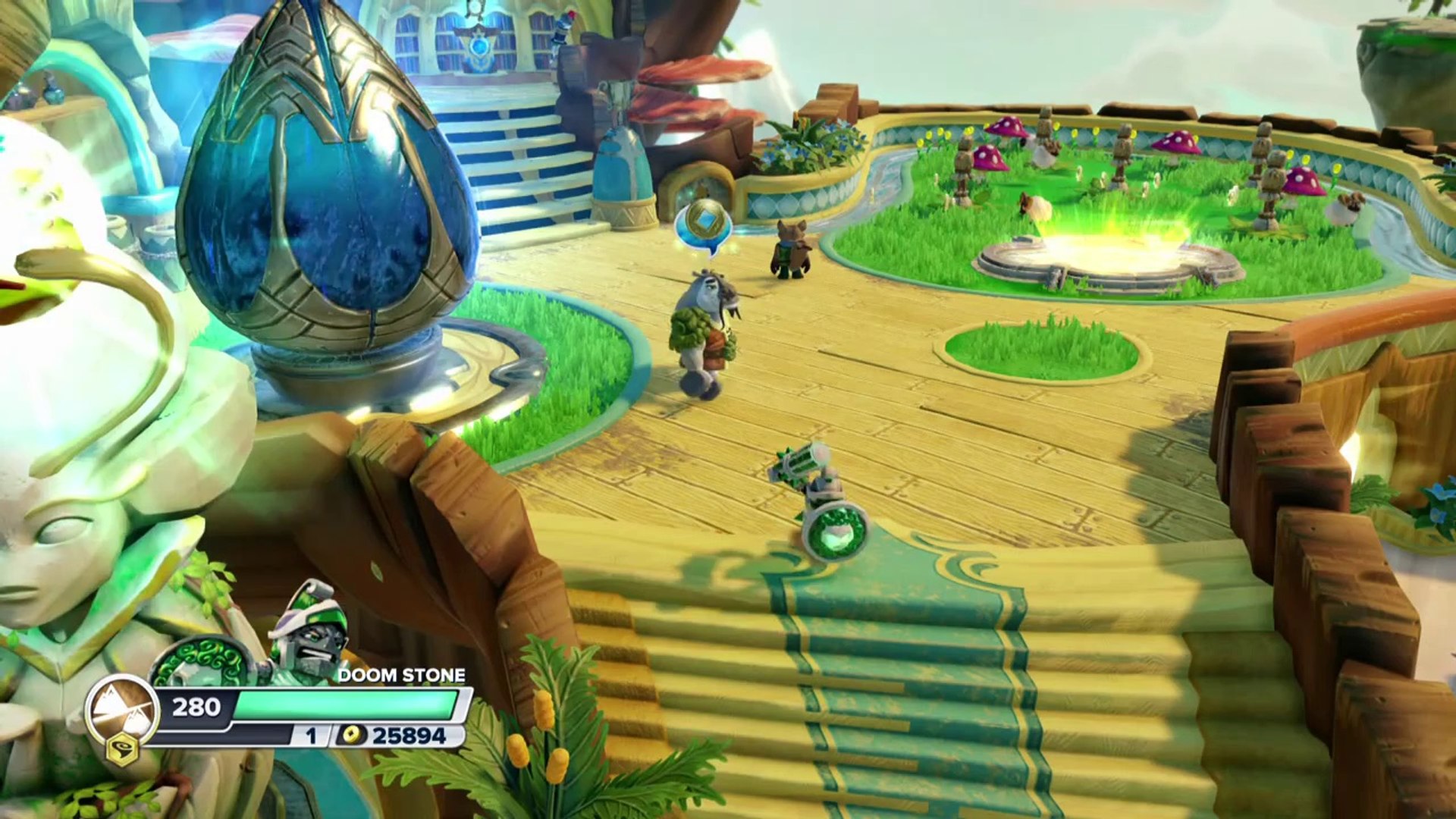The height and width of the screenshot is (819, 1456).
Task: Click the yellow hexagon tornado badge
Action: [122, 752]
